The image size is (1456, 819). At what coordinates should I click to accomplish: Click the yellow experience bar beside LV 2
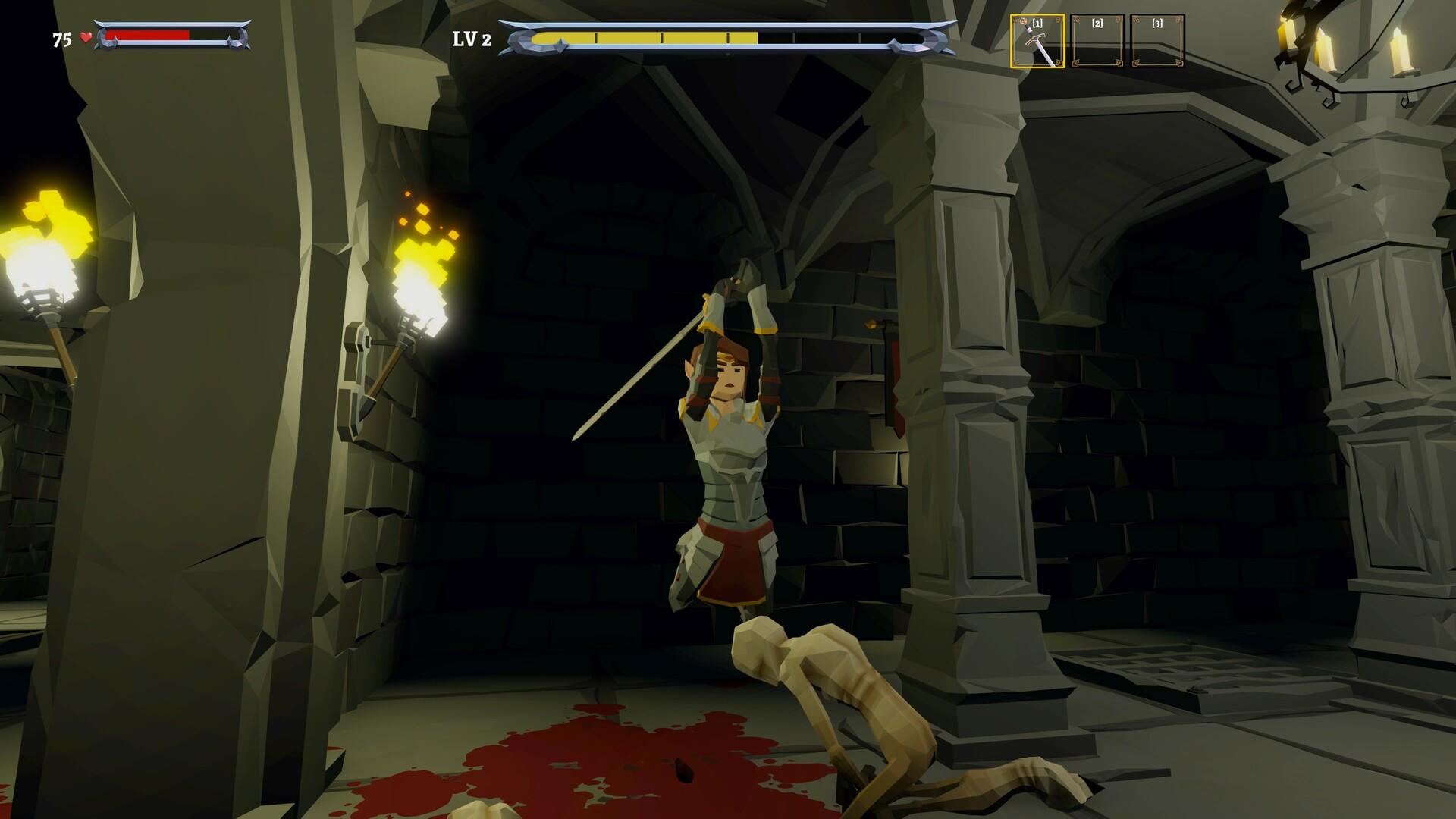[x=645, y=36]
